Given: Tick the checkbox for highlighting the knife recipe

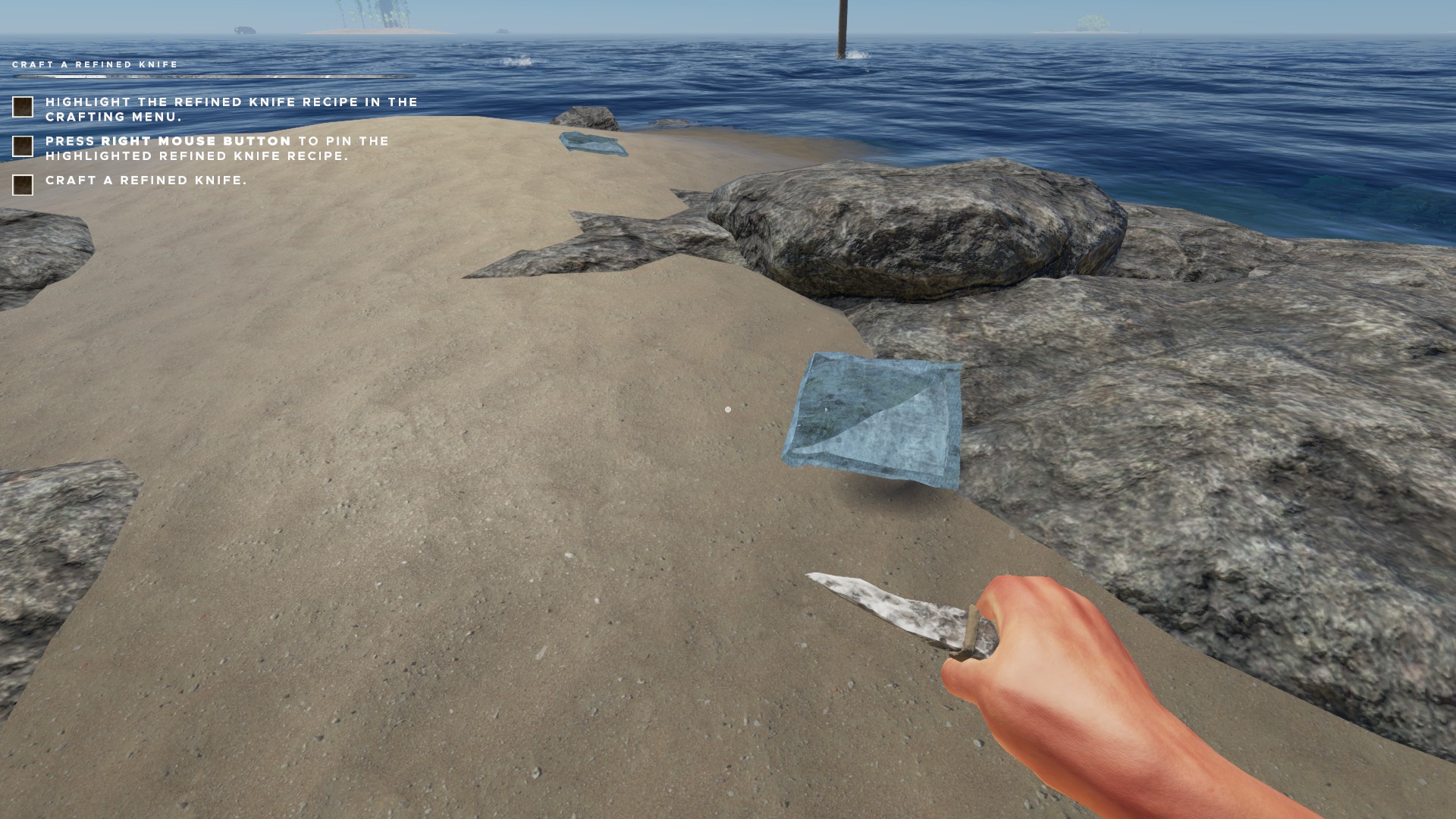Looking at the screenshot, I should [23, 107].
